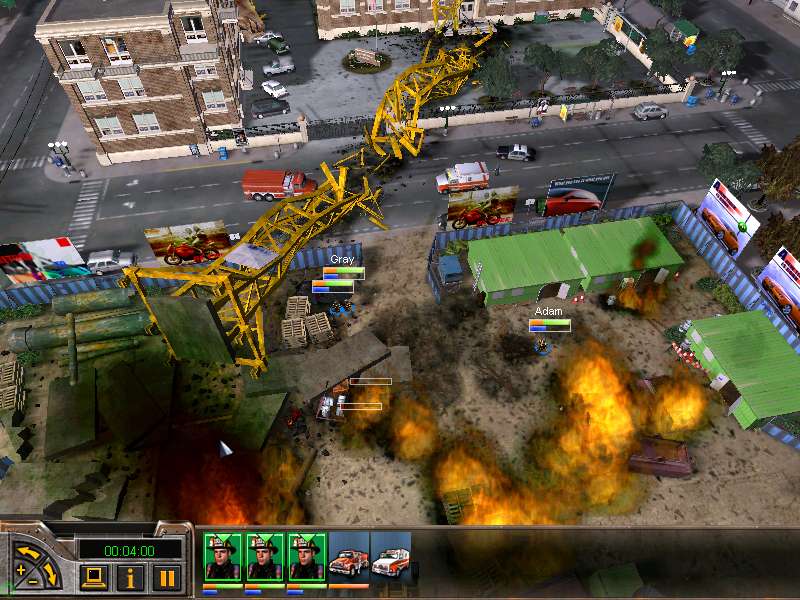Click the computer monitor menu button

pyautogui.click(x=95, y=577)
